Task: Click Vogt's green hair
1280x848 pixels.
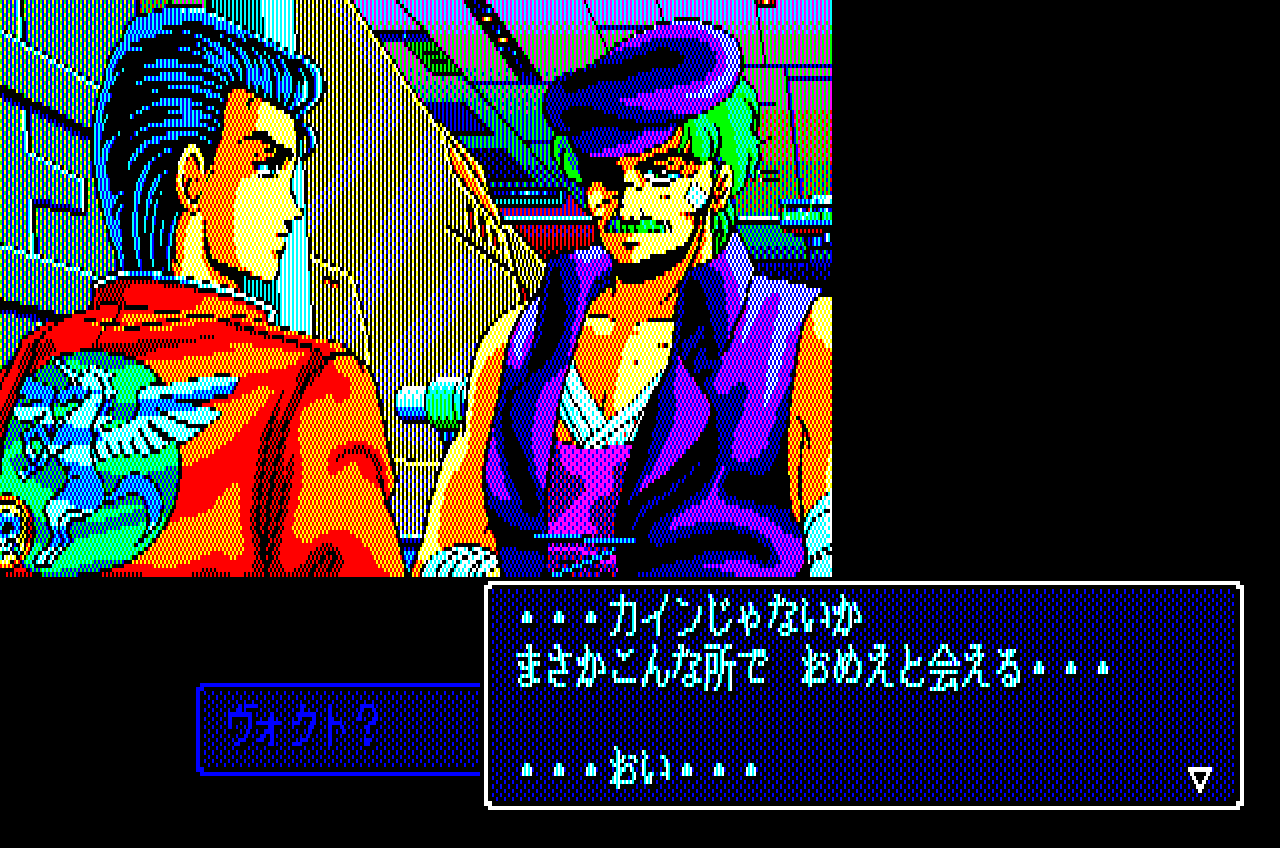Action: coord(720,120)
